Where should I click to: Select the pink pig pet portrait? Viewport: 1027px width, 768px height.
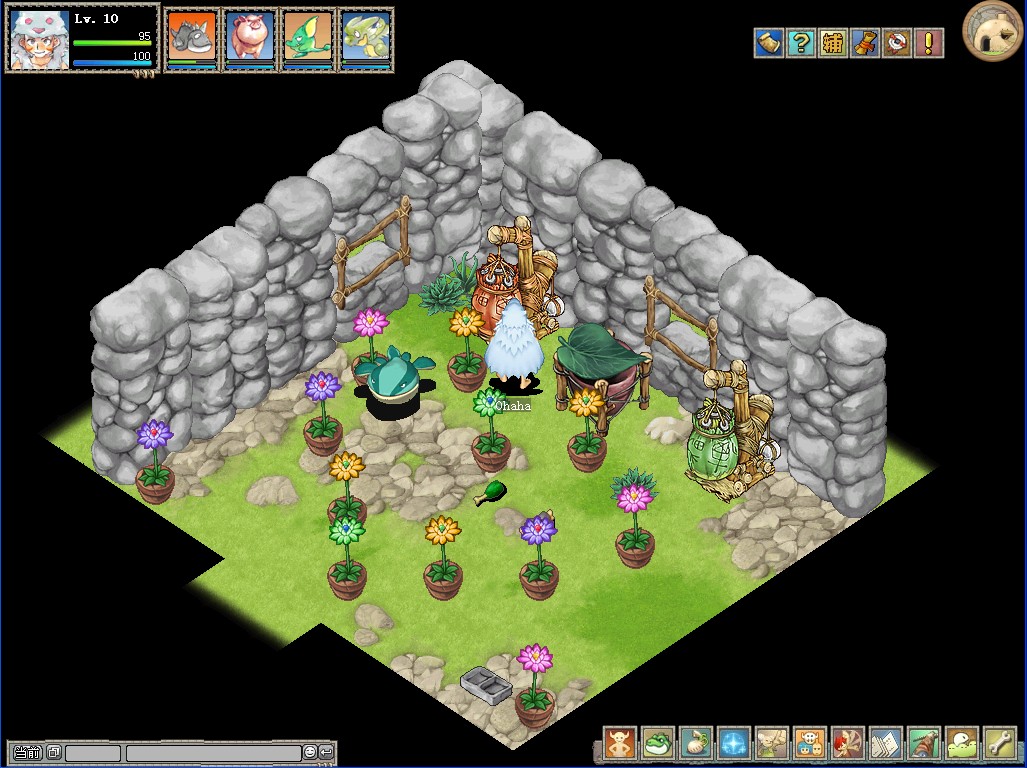click(x=249, y=38)
